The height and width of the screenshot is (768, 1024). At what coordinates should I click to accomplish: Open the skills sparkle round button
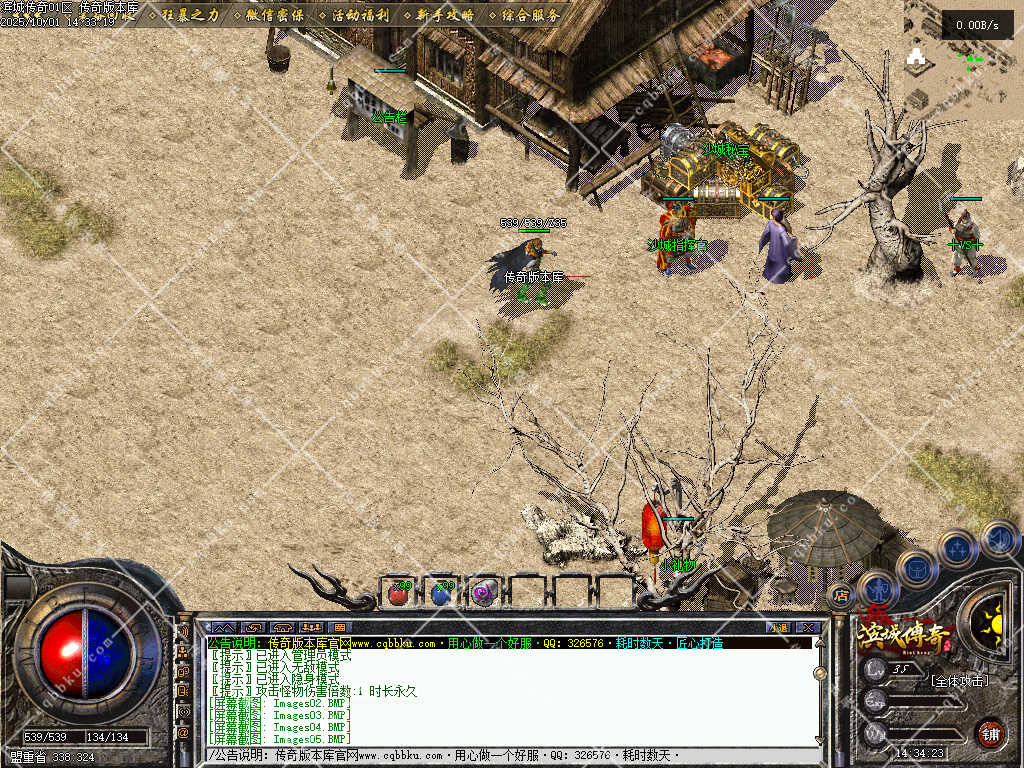coord(957,548)
